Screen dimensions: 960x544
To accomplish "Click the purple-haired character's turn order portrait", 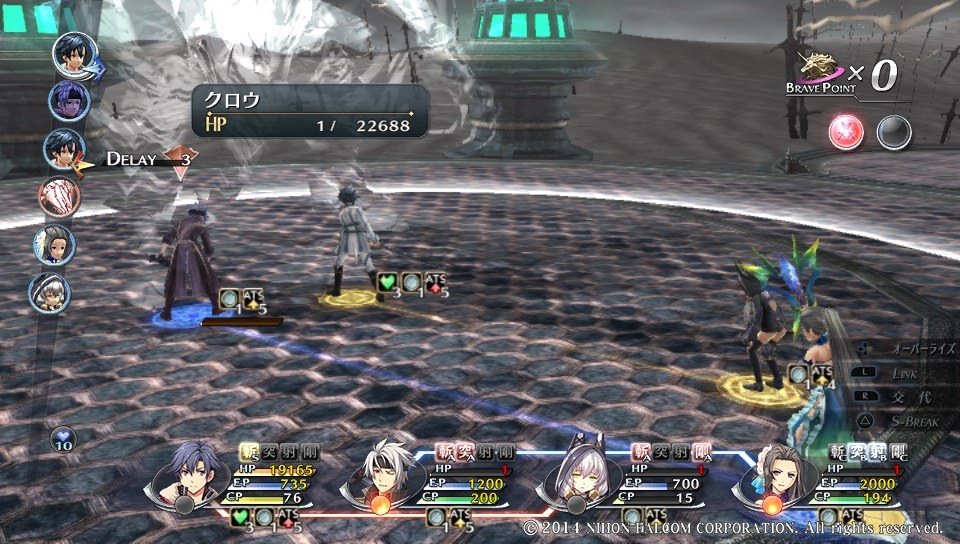I will coord(68,101).
